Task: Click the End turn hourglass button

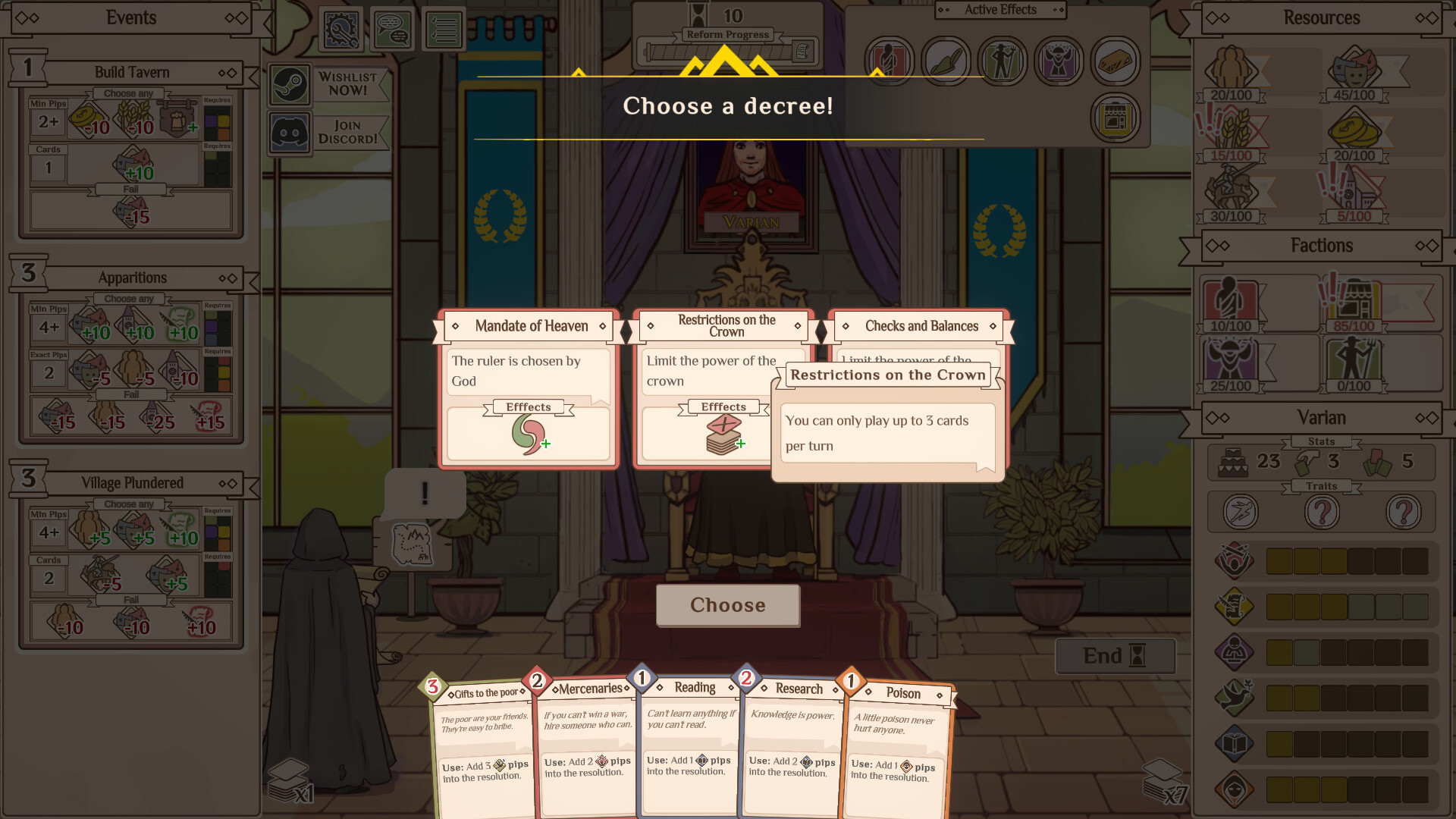Action: (1115, 655)
